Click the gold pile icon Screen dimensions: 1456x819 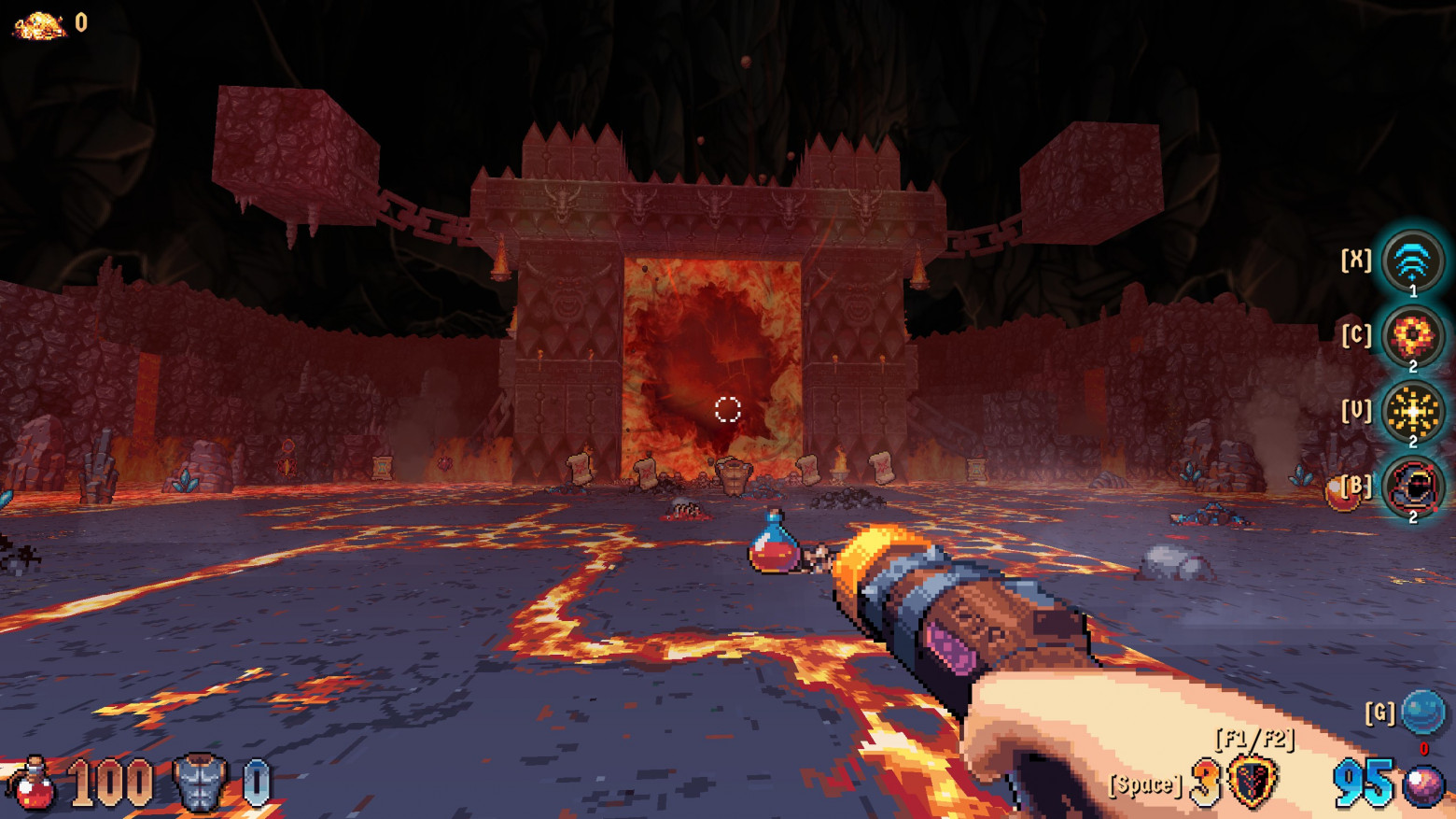pos(39,25)
